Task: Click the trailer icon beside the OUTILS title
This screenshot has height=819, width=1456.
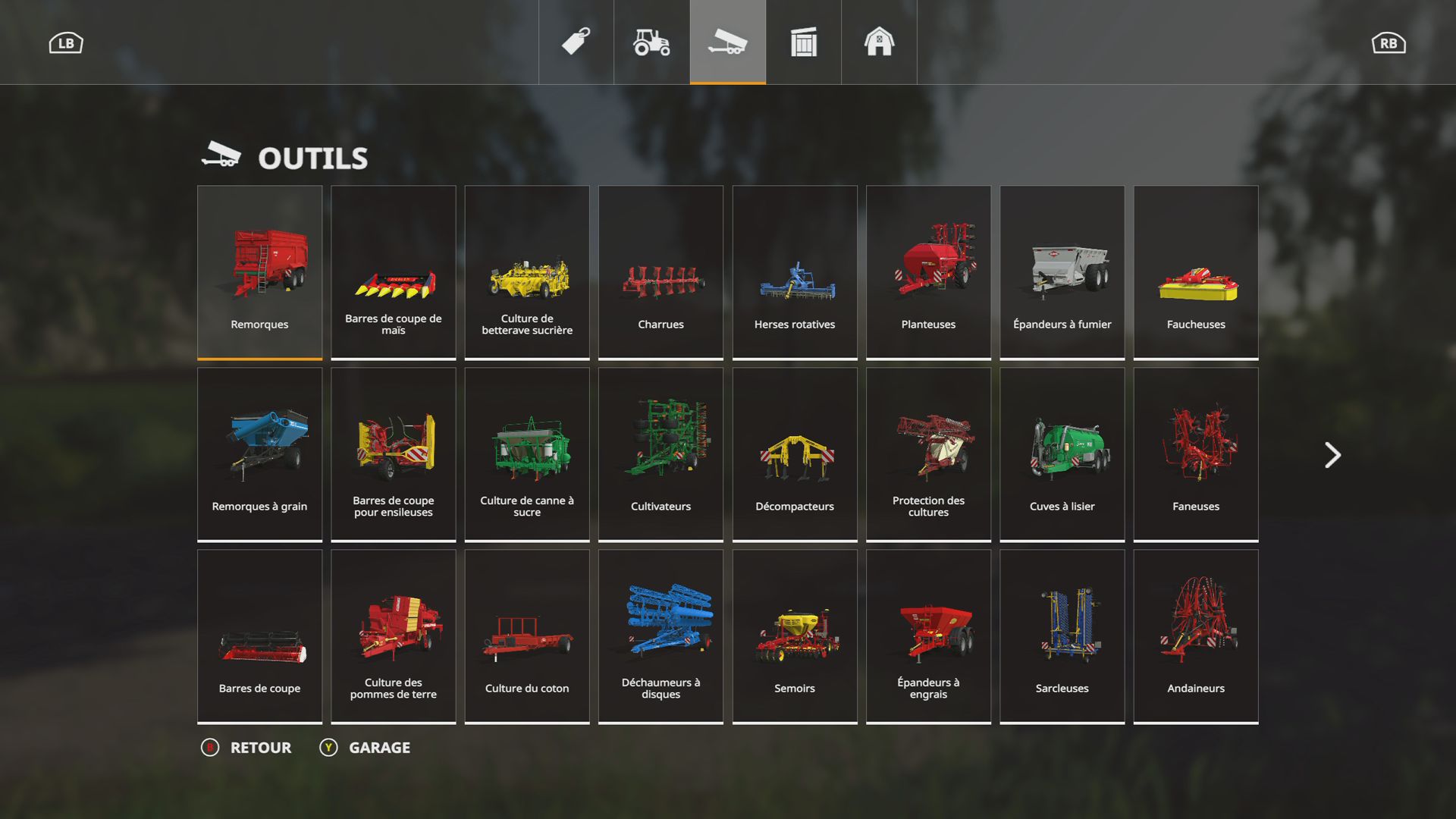Action: [221, 155]
